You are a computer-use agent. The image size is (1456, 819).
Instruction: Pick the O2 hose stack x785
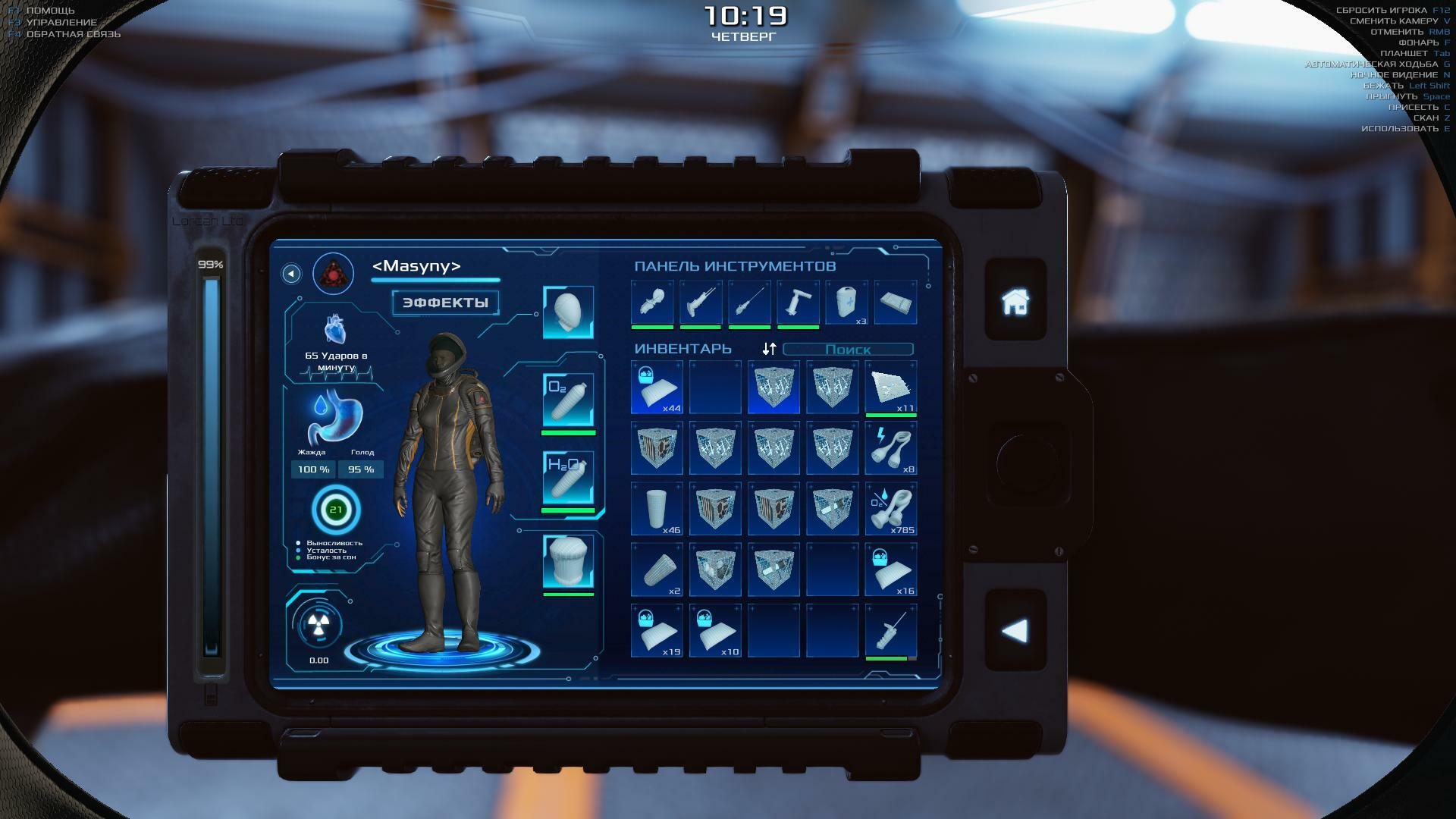pyautogui.click(x=891, y=509)
